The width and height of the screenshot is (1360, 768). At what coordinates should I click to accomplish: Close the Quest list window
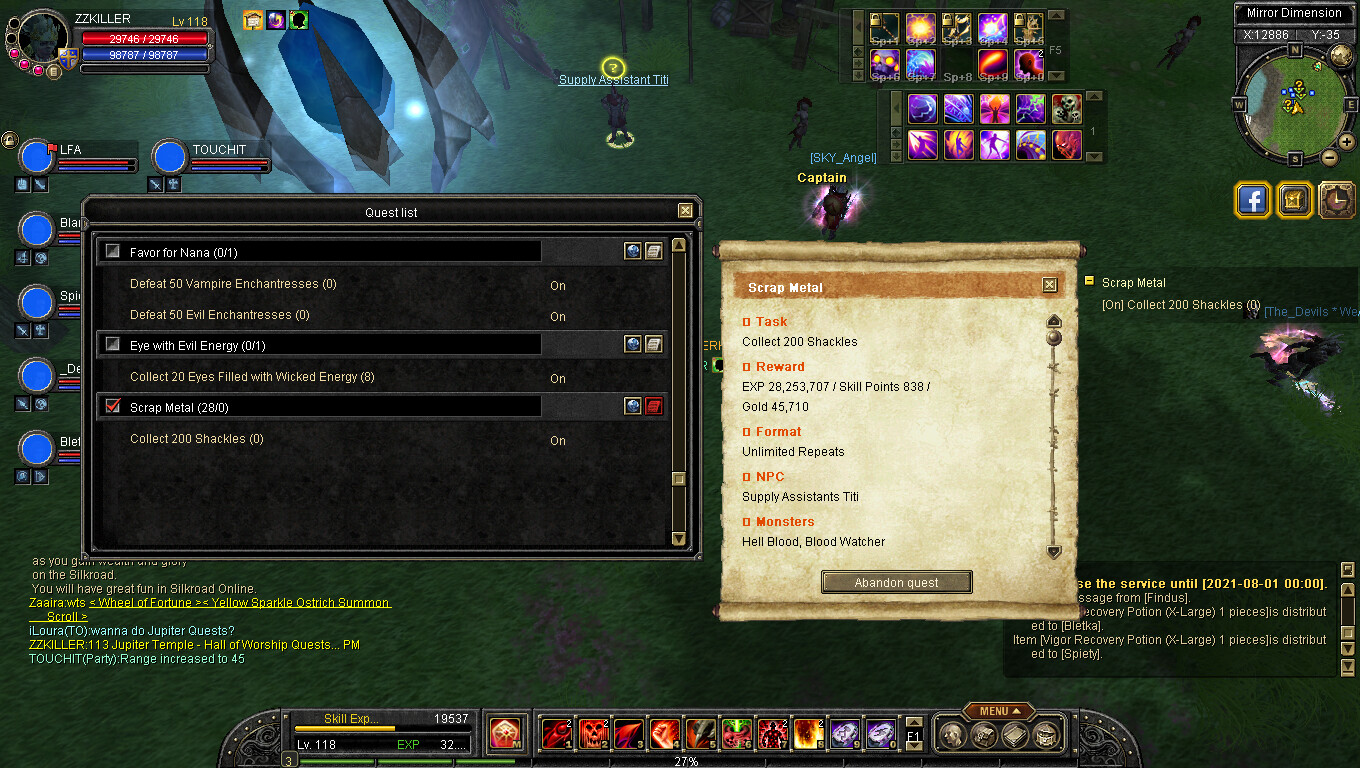[x=685, y=211]
